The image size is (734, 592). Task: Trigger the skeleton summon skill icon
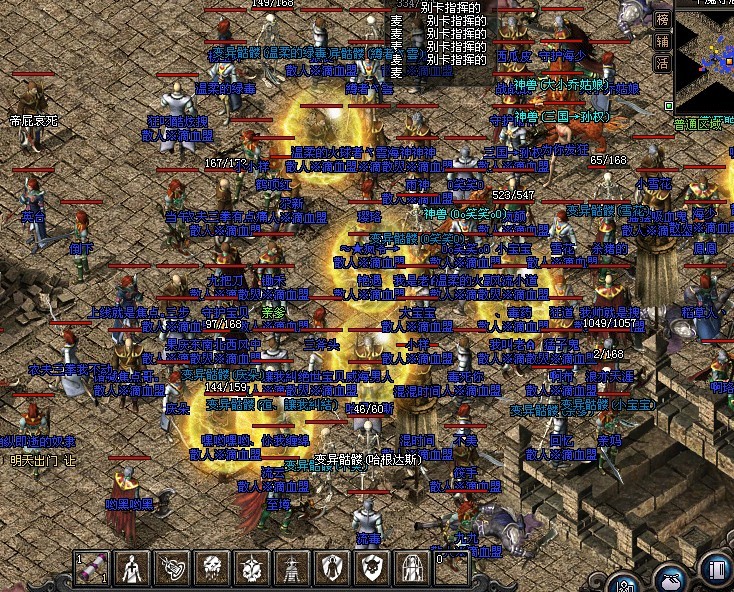(x=292, y=568)
